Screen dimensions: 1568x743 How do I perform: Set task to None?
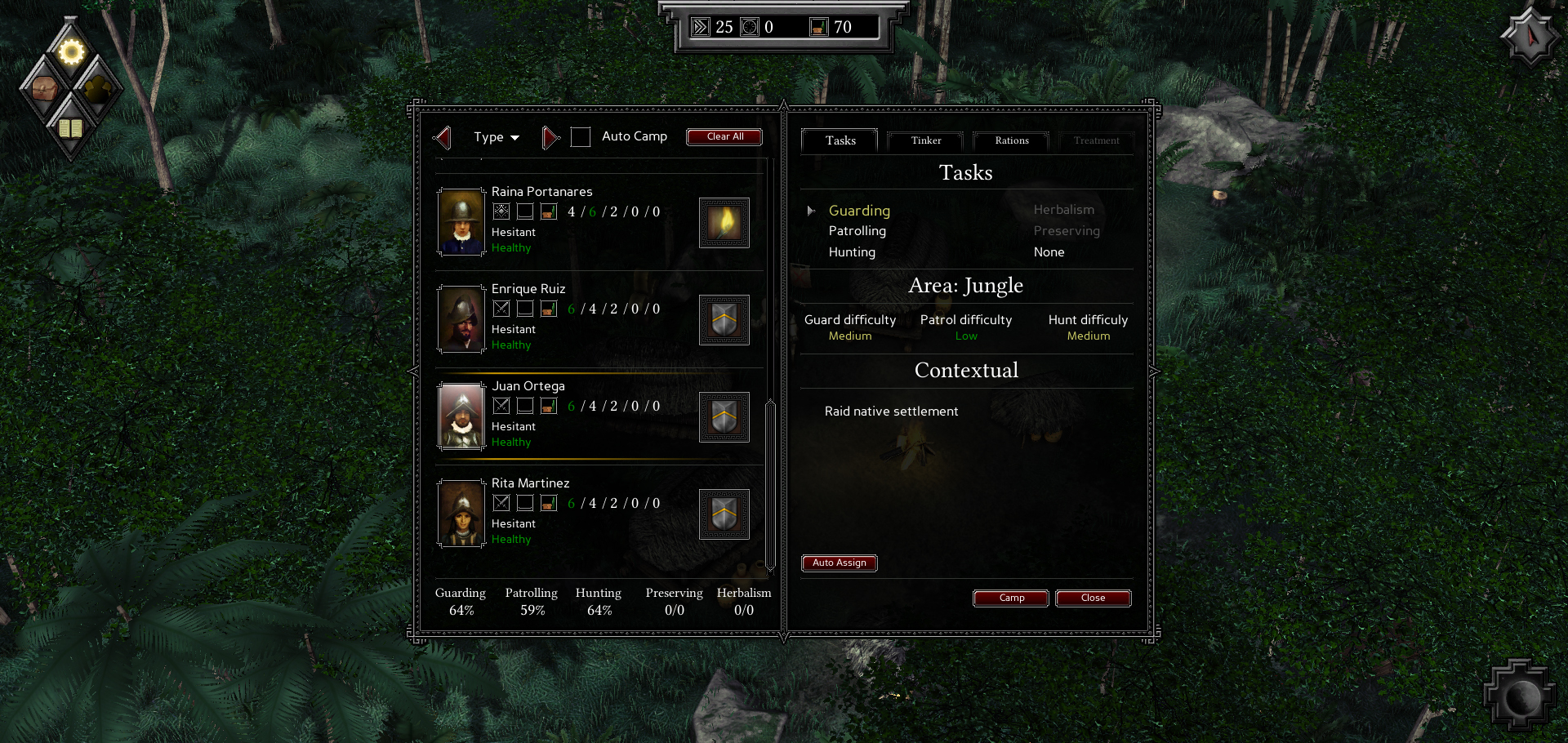coord(1049,252)
